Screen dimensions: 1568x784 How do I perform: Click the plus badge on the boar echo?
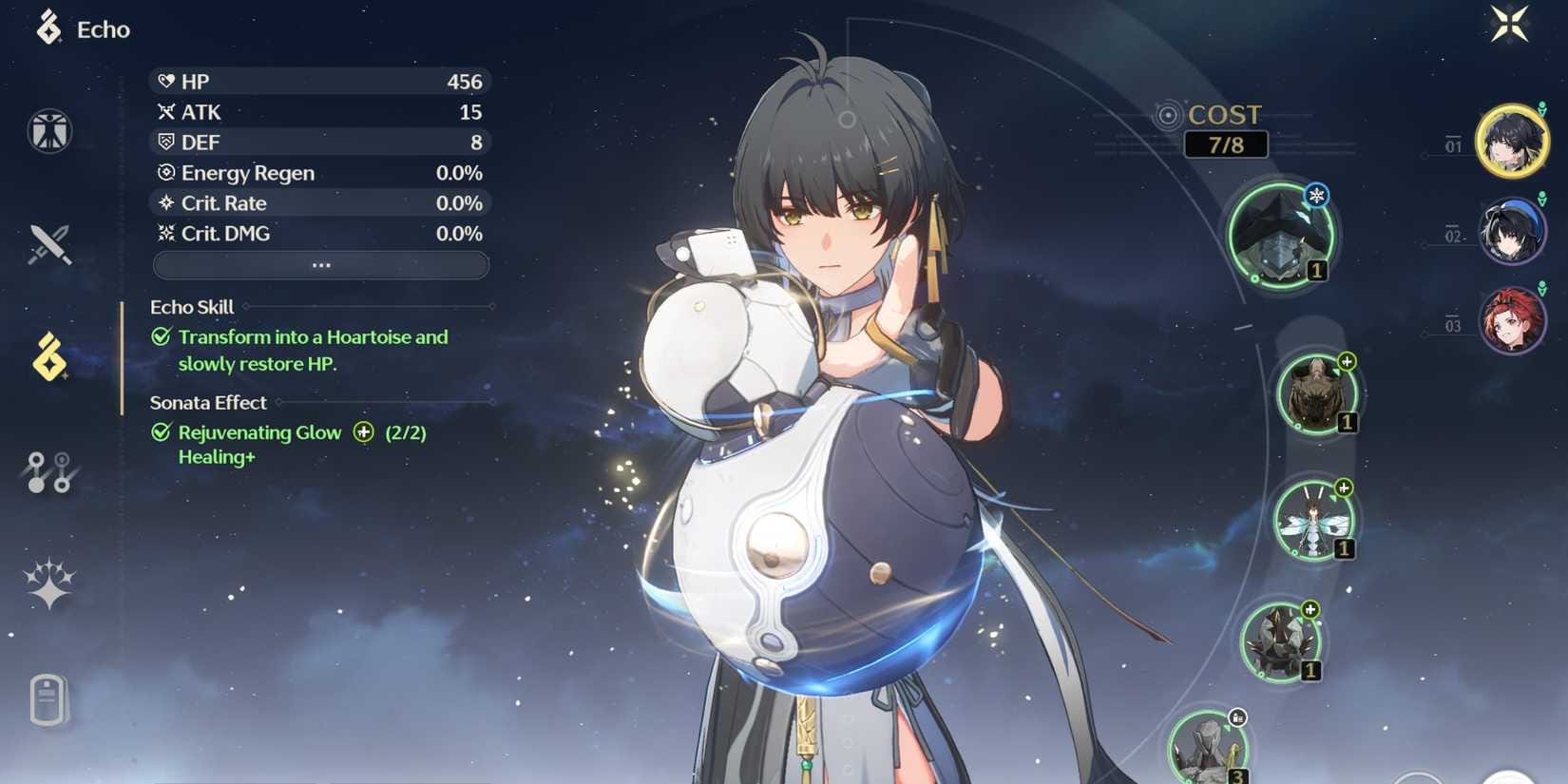(1348, 360)
